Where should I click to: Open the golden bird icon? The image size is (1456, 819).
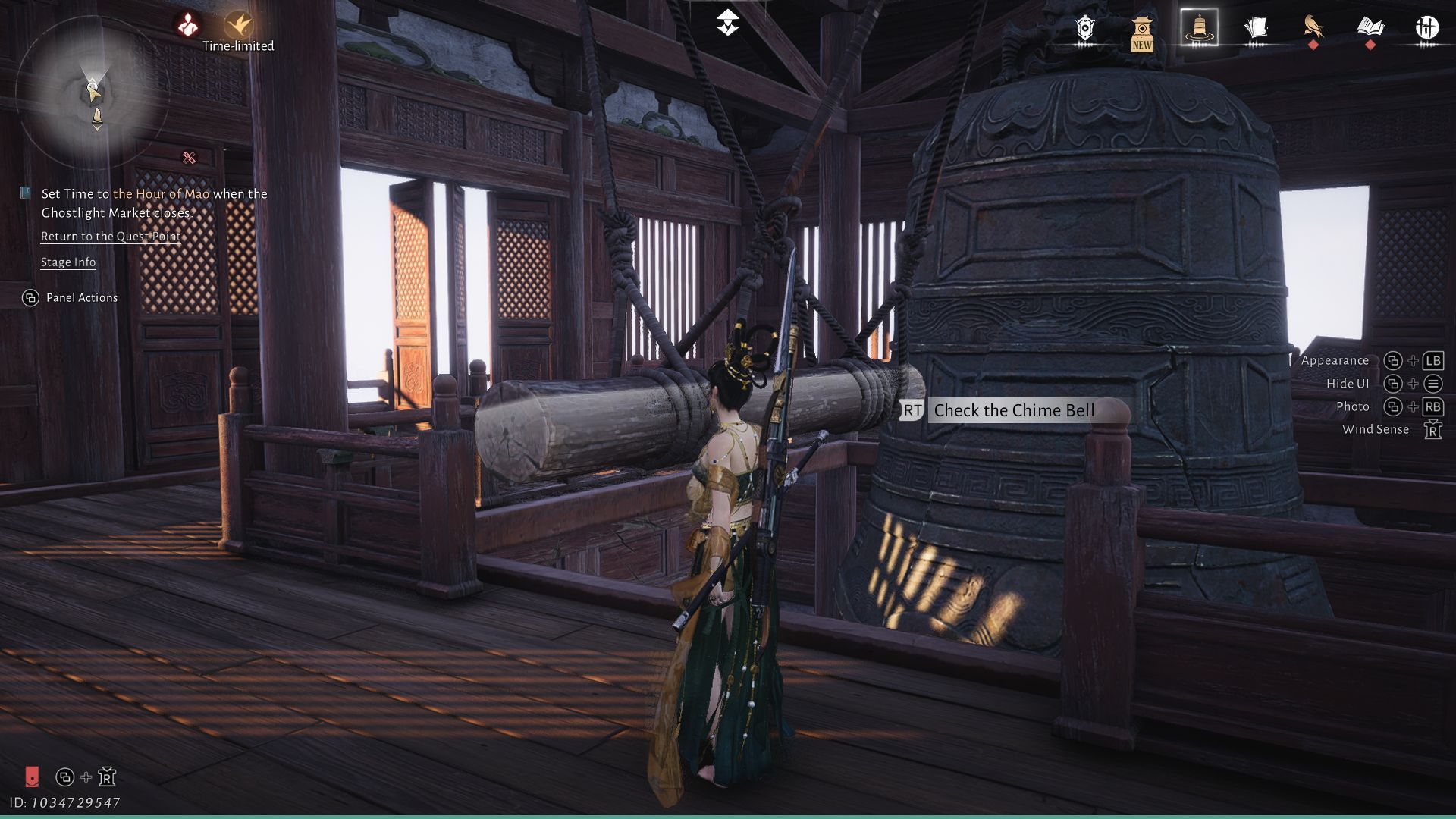[1313, 27]
